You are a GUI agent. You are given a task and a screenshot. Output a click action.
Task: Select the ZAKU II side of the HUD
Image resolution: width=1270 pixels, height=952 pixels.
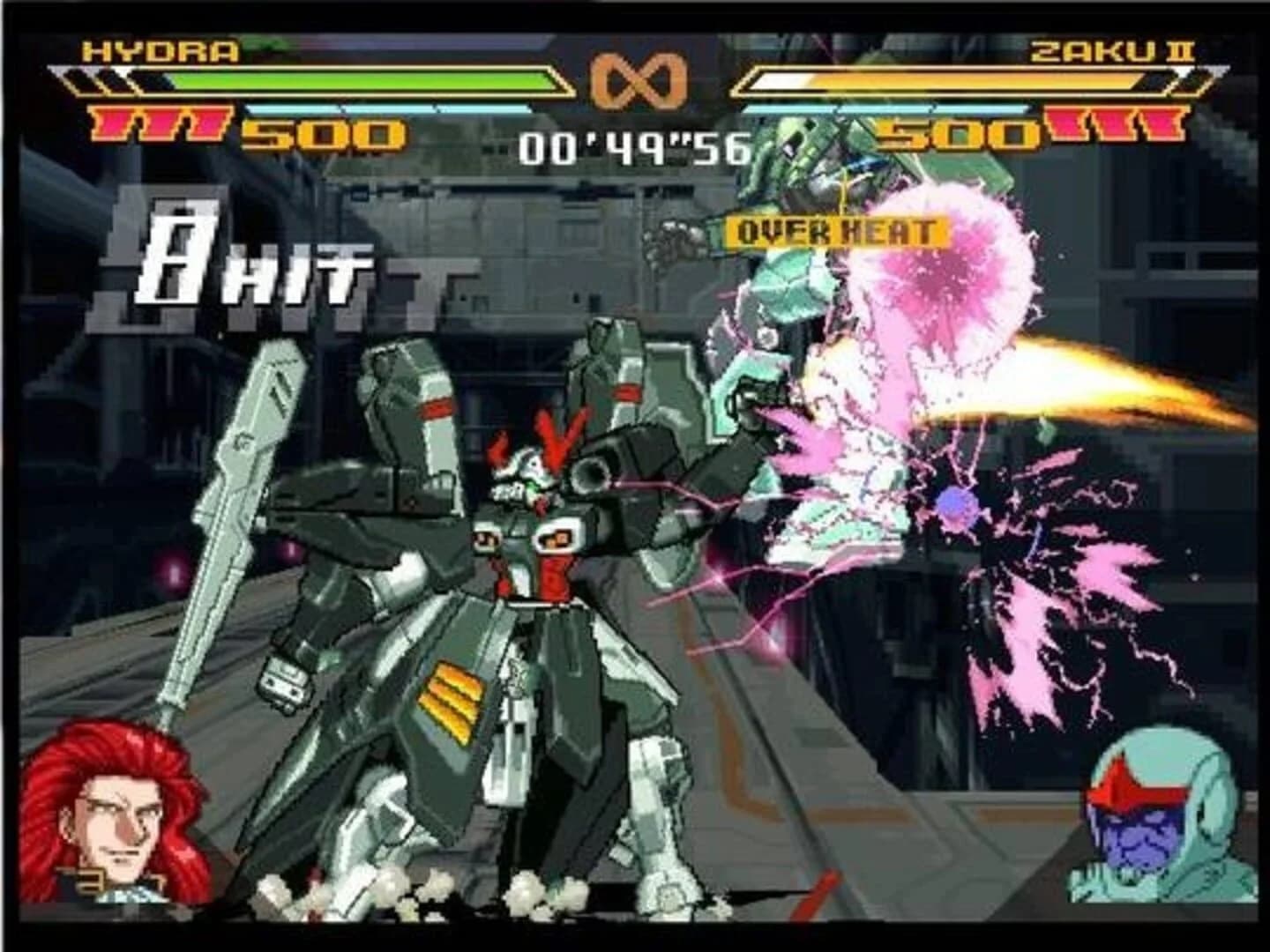970,88
